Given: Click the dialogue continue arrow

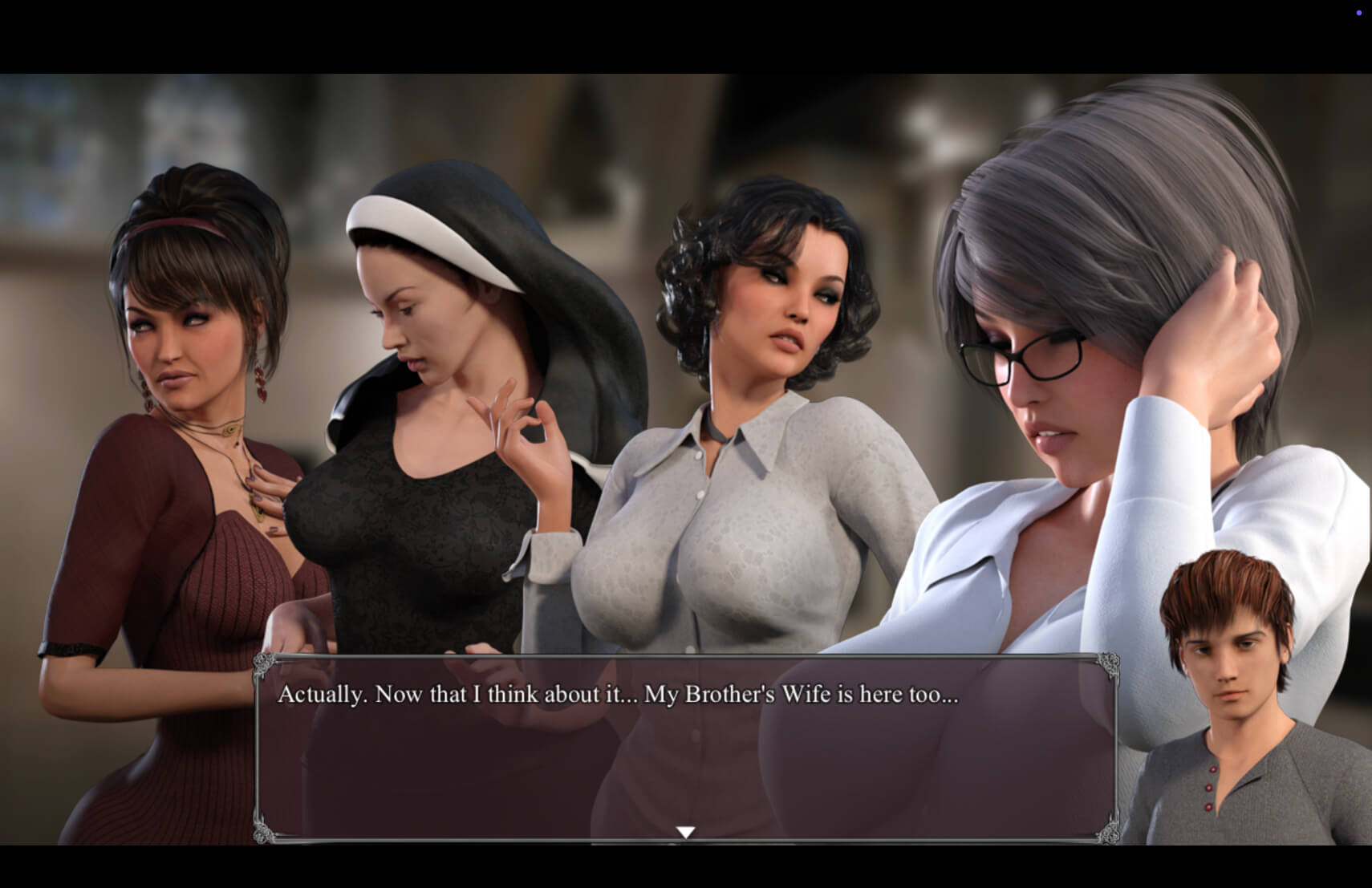Looking at the screenshot, I should coord(685,832).
